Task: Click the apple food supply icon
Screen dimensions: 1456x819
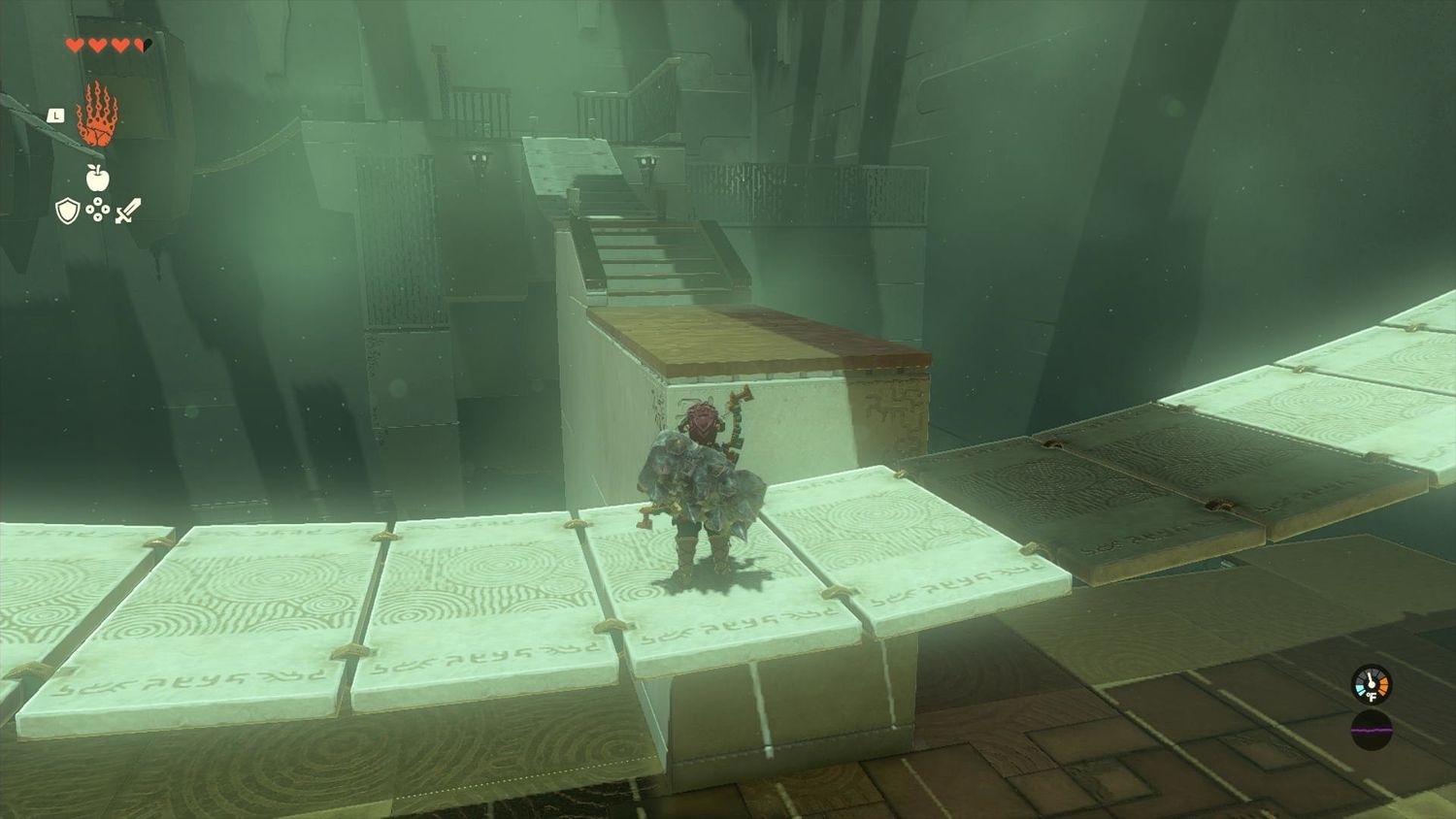Action: [97, 179]
